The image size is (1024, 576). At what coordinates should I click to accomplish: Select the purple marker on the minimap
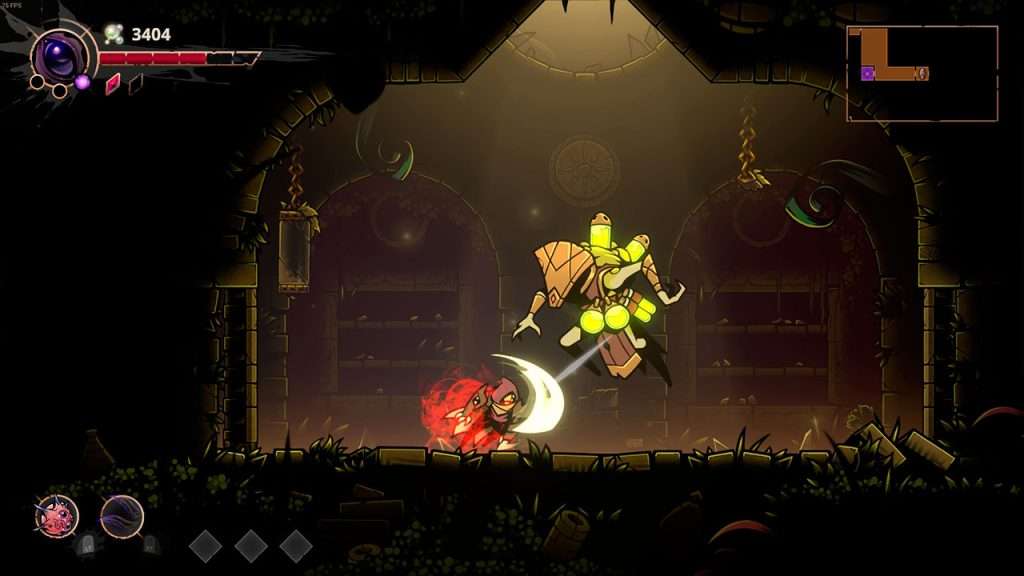868,73
